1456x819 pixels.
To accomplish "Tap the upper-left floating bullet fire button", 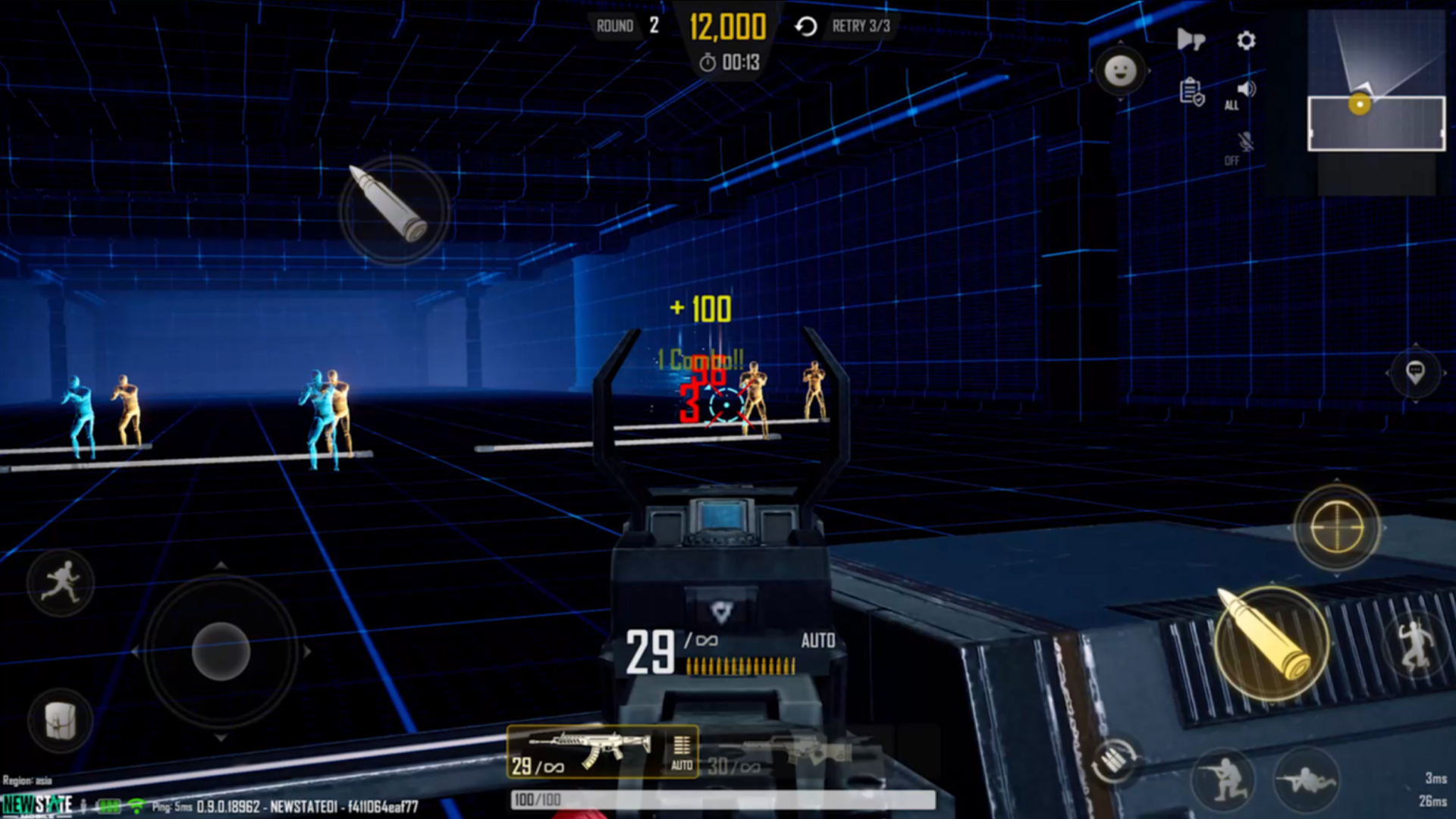I will click(x=394, y=209).
